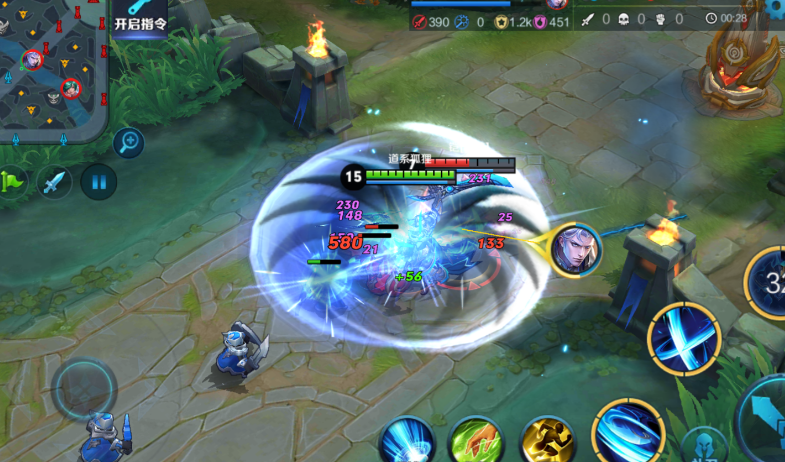This screenshot has width=785, height=462.
Task: Cast the blue swirling wave ability
Action: click(x=628, y=431)
